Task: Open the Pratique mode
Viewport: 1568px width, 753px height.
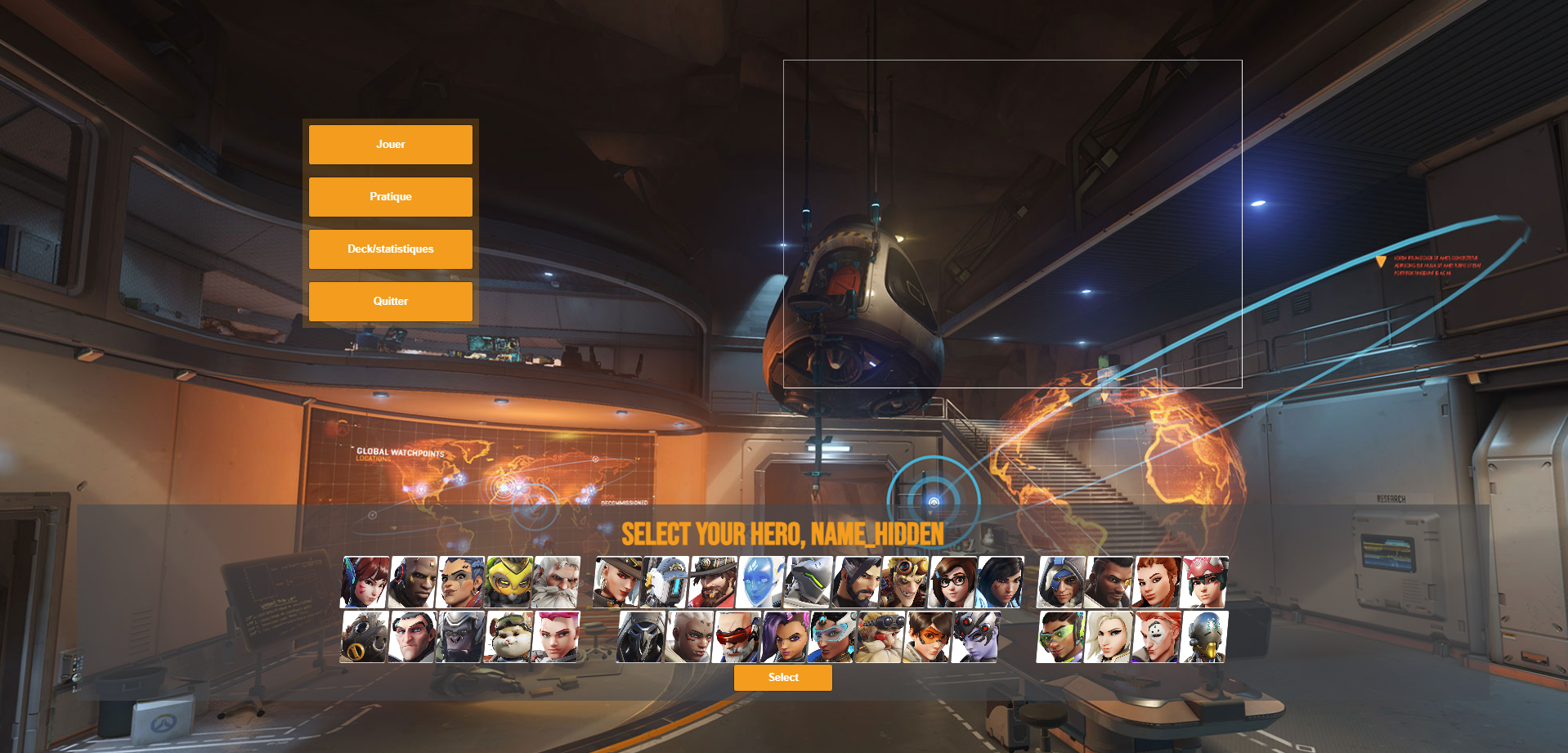Action: (x=390, y=197)
